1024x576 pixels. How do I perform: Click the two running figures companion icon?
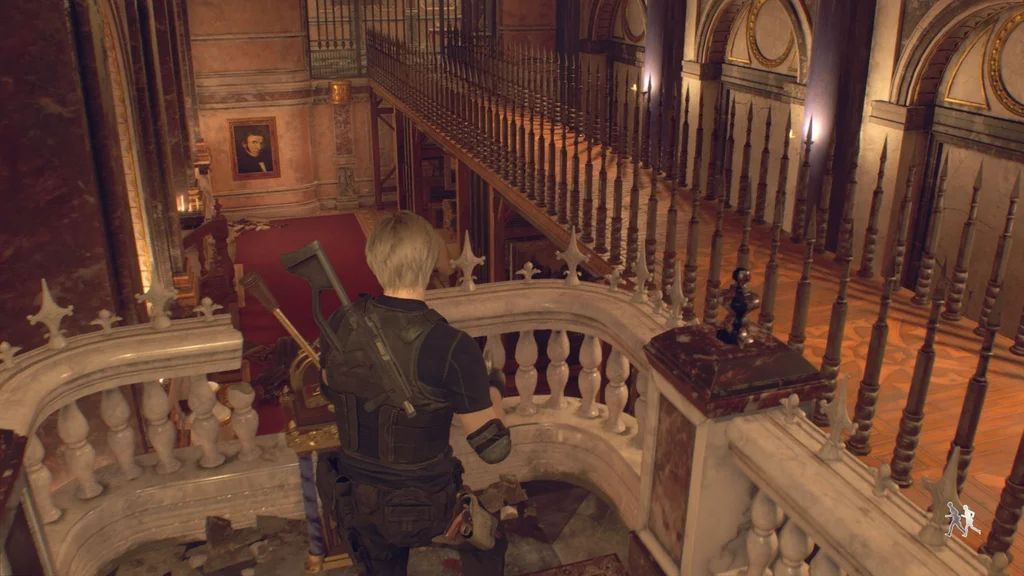962,520
